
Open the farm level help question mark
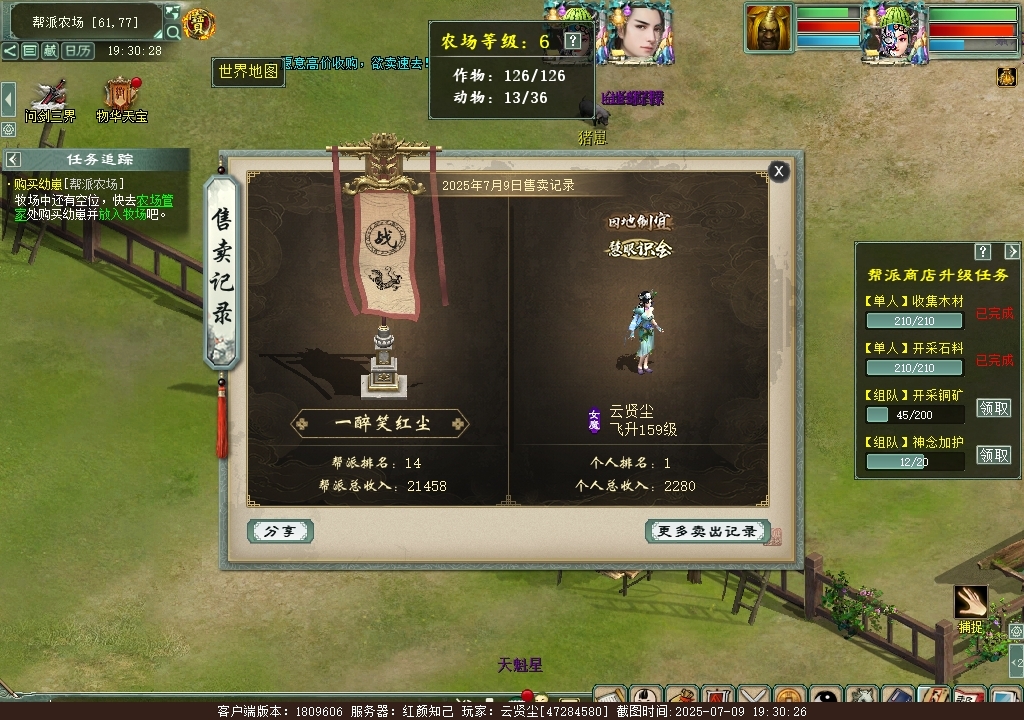[x=572, y=41]
